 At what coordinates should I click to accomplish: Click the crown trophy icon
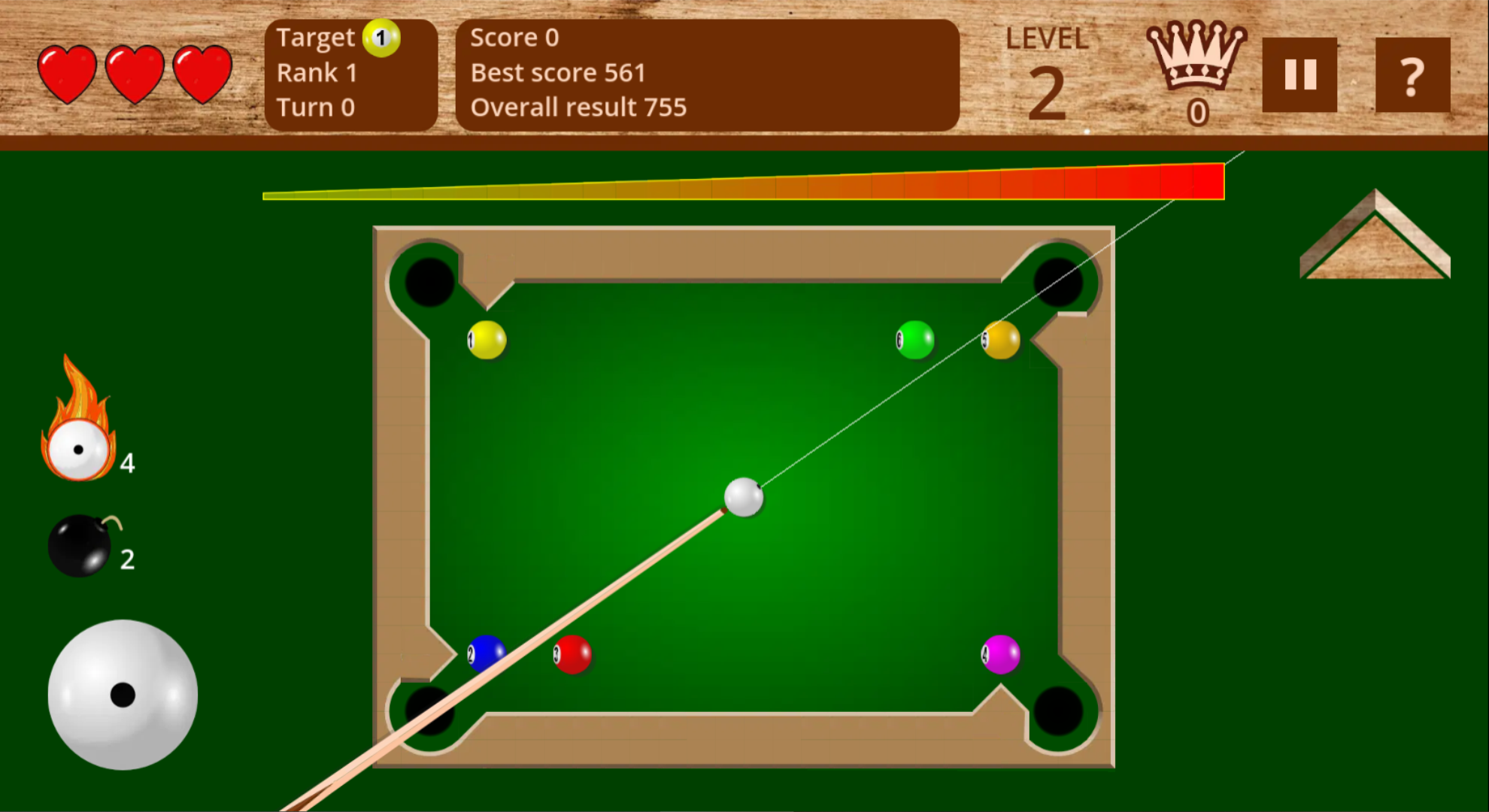pos(1198,60)
